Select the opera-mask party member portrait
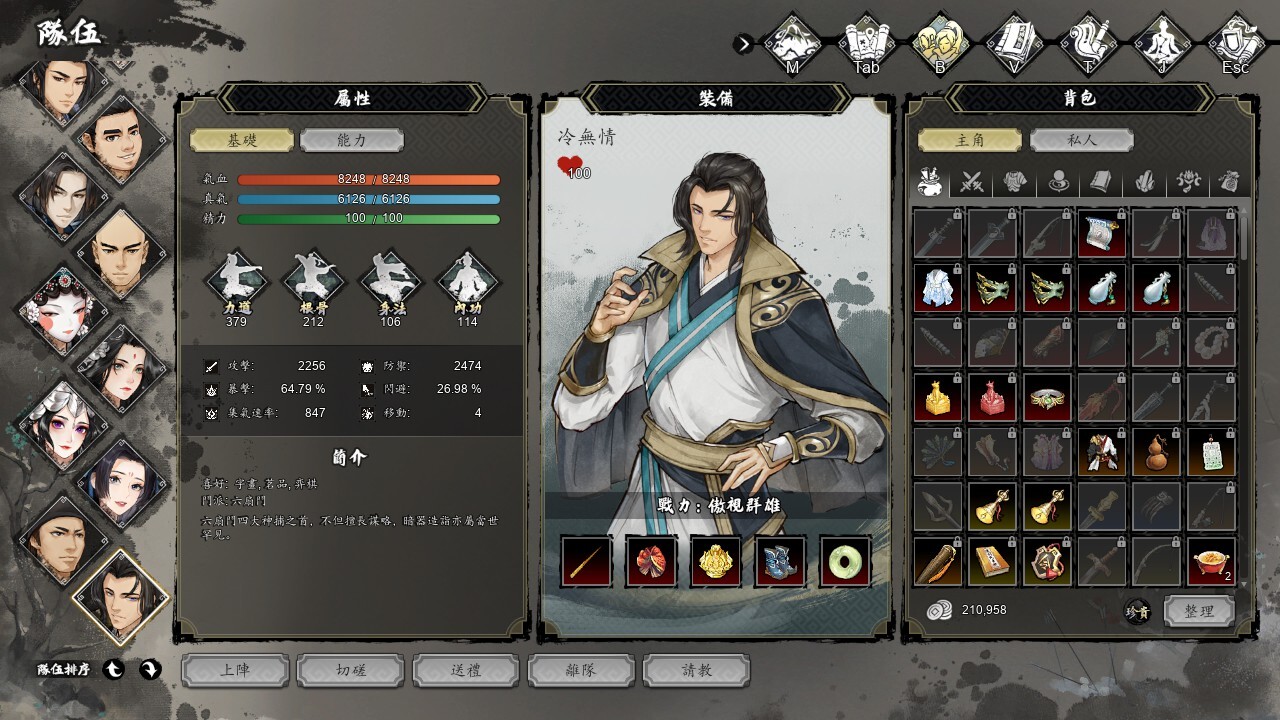Image resolution: width=1280 pixels, height=720 pixels. coord(60,308)
